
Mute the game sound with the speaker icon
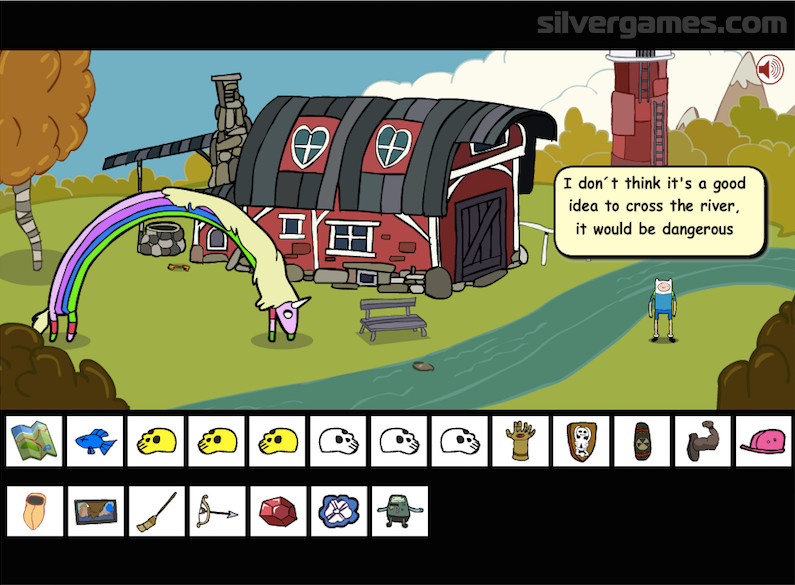pos(770,70)
